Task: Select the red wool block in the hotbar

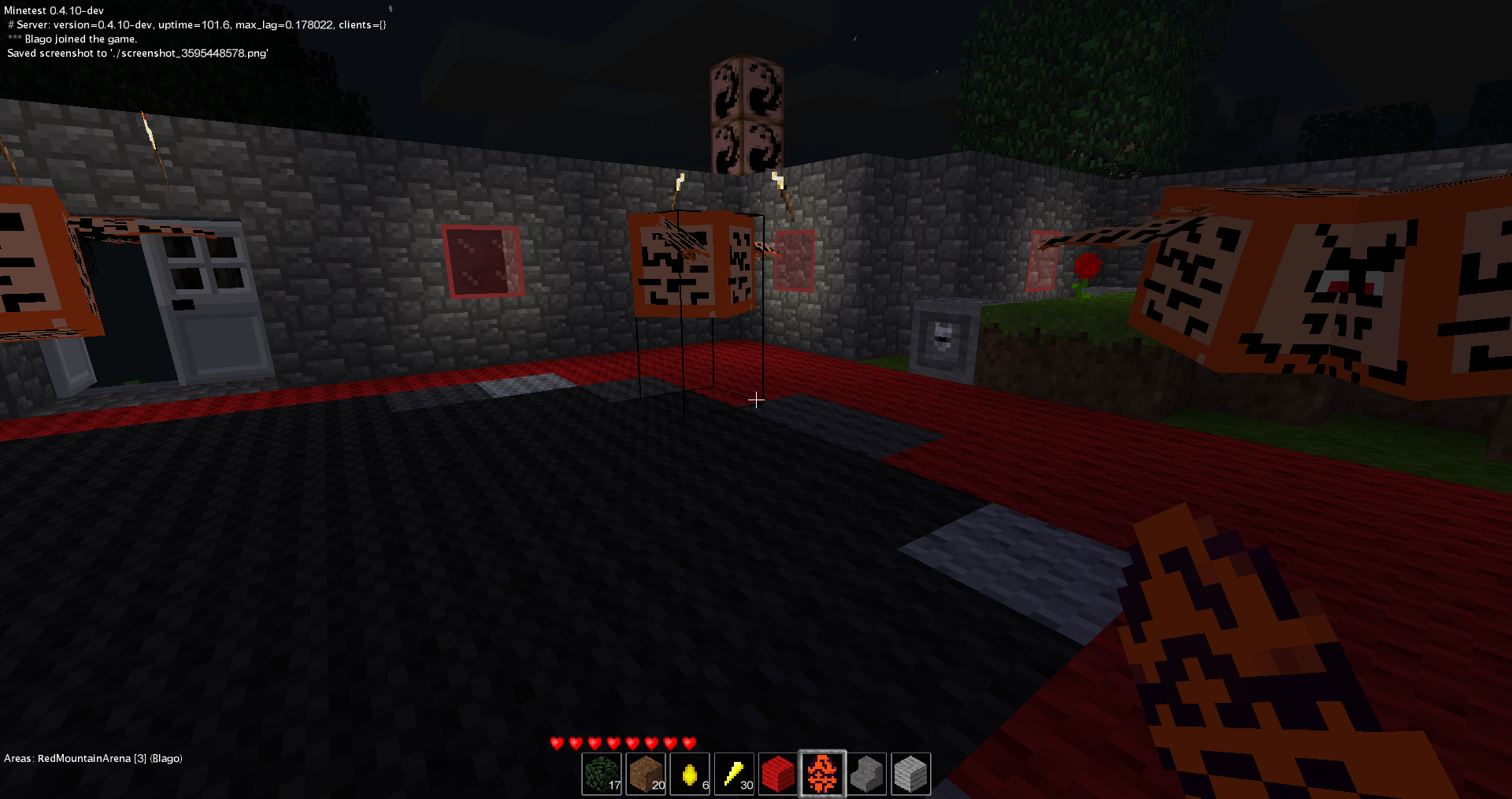Action: click(778, 774)
